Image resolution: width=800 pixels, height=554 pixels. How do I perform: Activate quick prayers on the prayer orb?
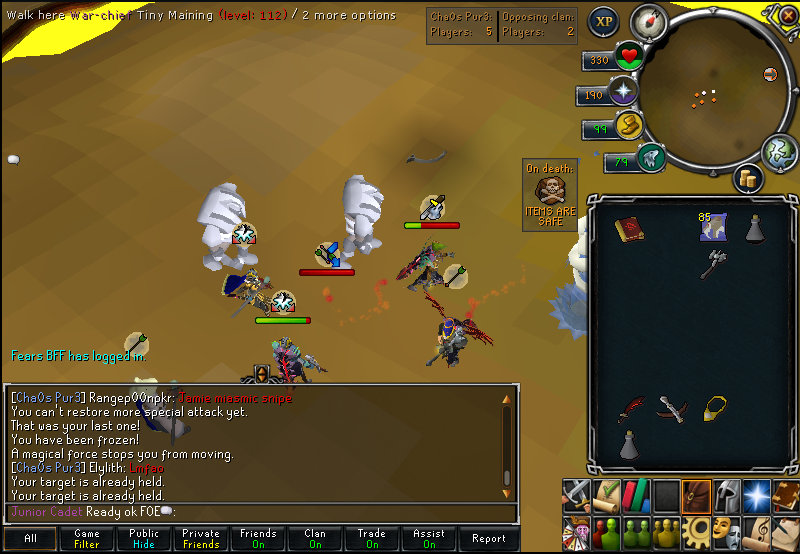(625, 92)
